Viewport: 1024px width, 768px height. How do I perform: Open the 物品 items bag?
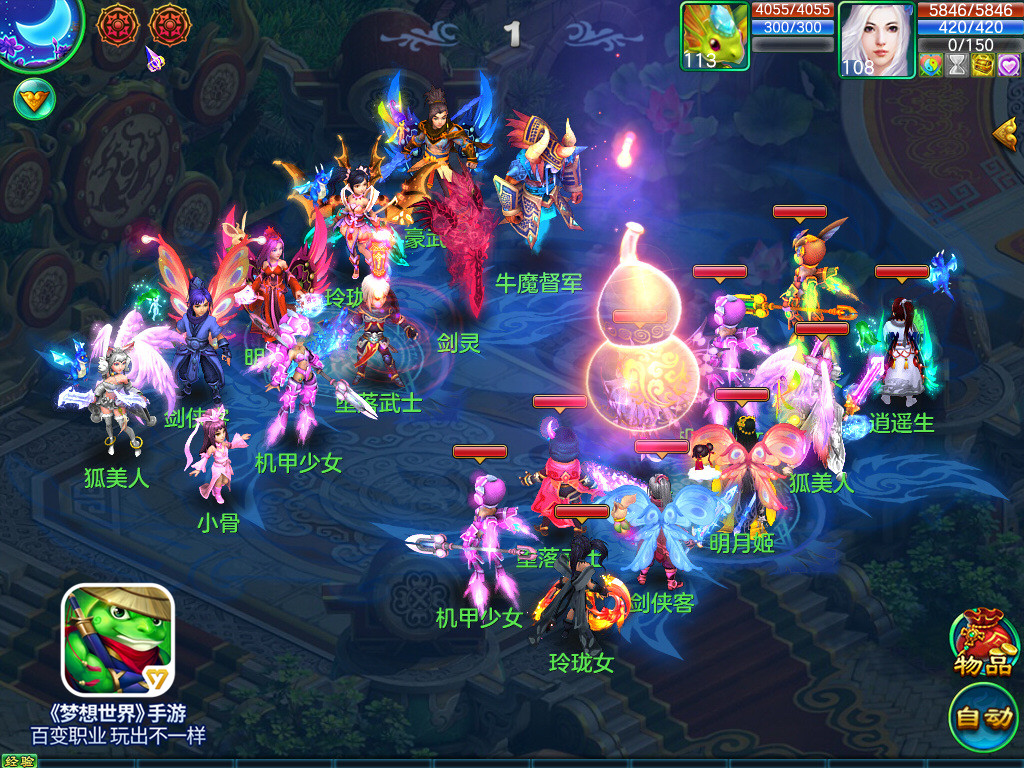[984, 642]
